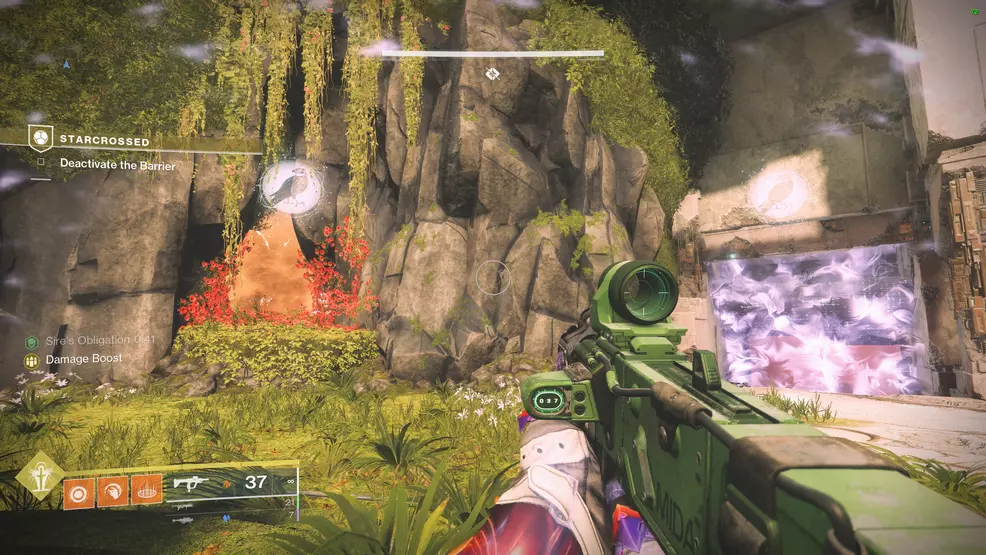The image size is (986, 555).
Task: Select the equipped primary weapon icon
Action: [188, 483]
